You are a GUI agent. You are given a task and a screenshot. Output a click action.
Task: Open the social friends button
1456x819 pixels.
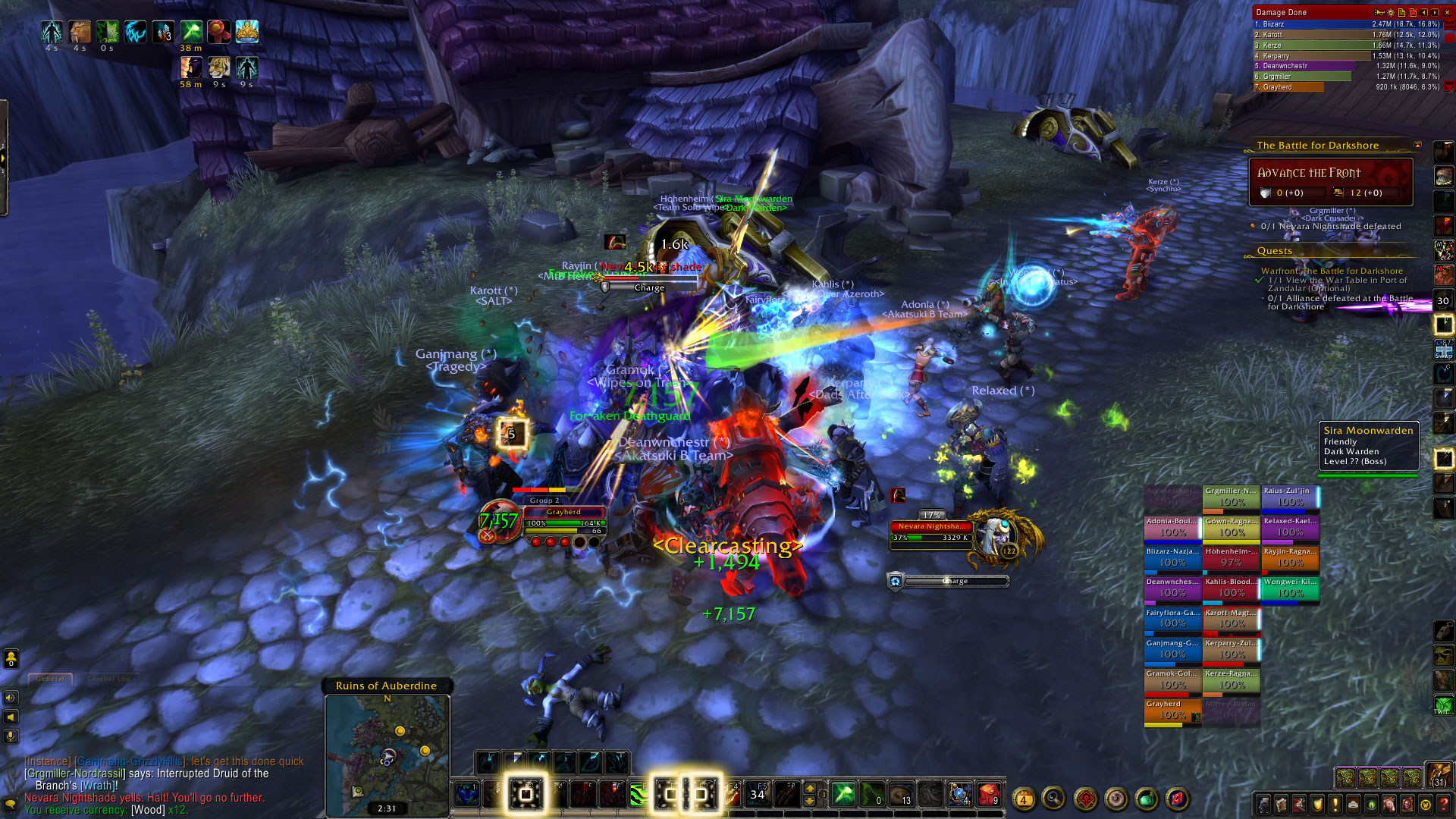(x=11, y=659)
